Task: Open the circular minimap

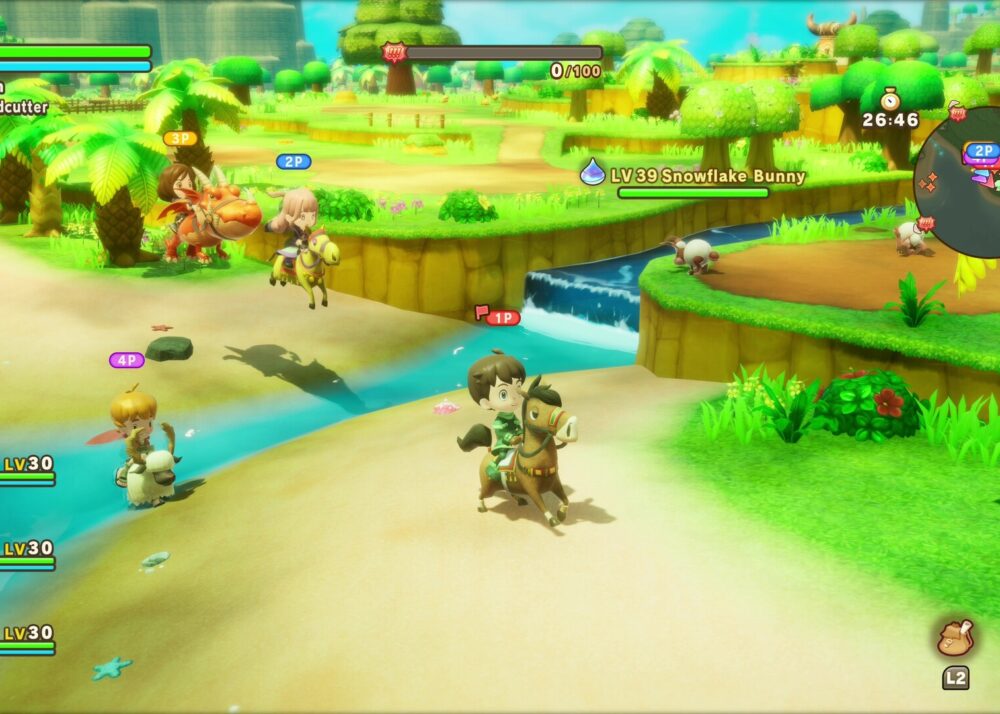Action: click(x=961, y=178)
